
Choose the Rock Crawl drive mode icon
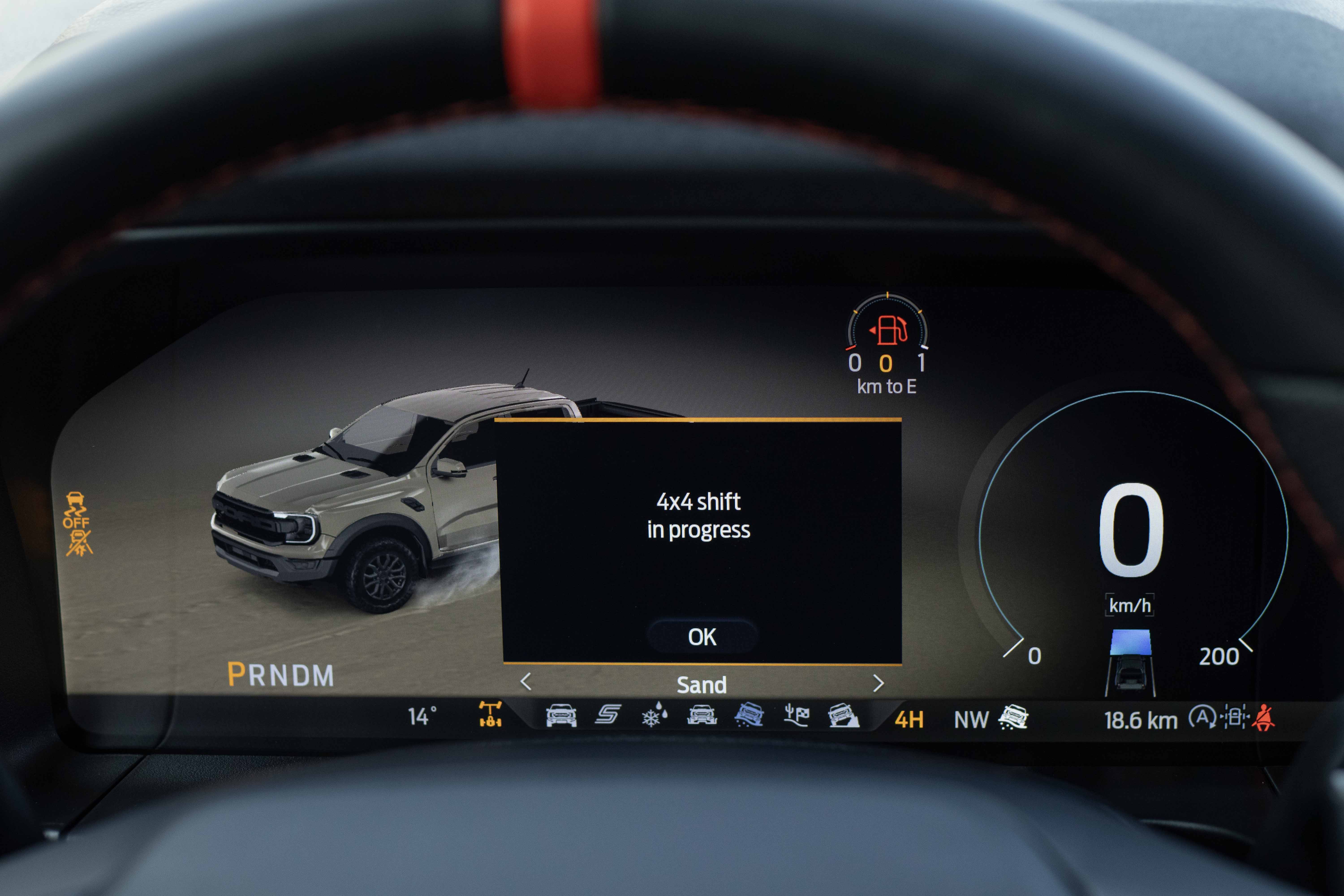point(843,715)
